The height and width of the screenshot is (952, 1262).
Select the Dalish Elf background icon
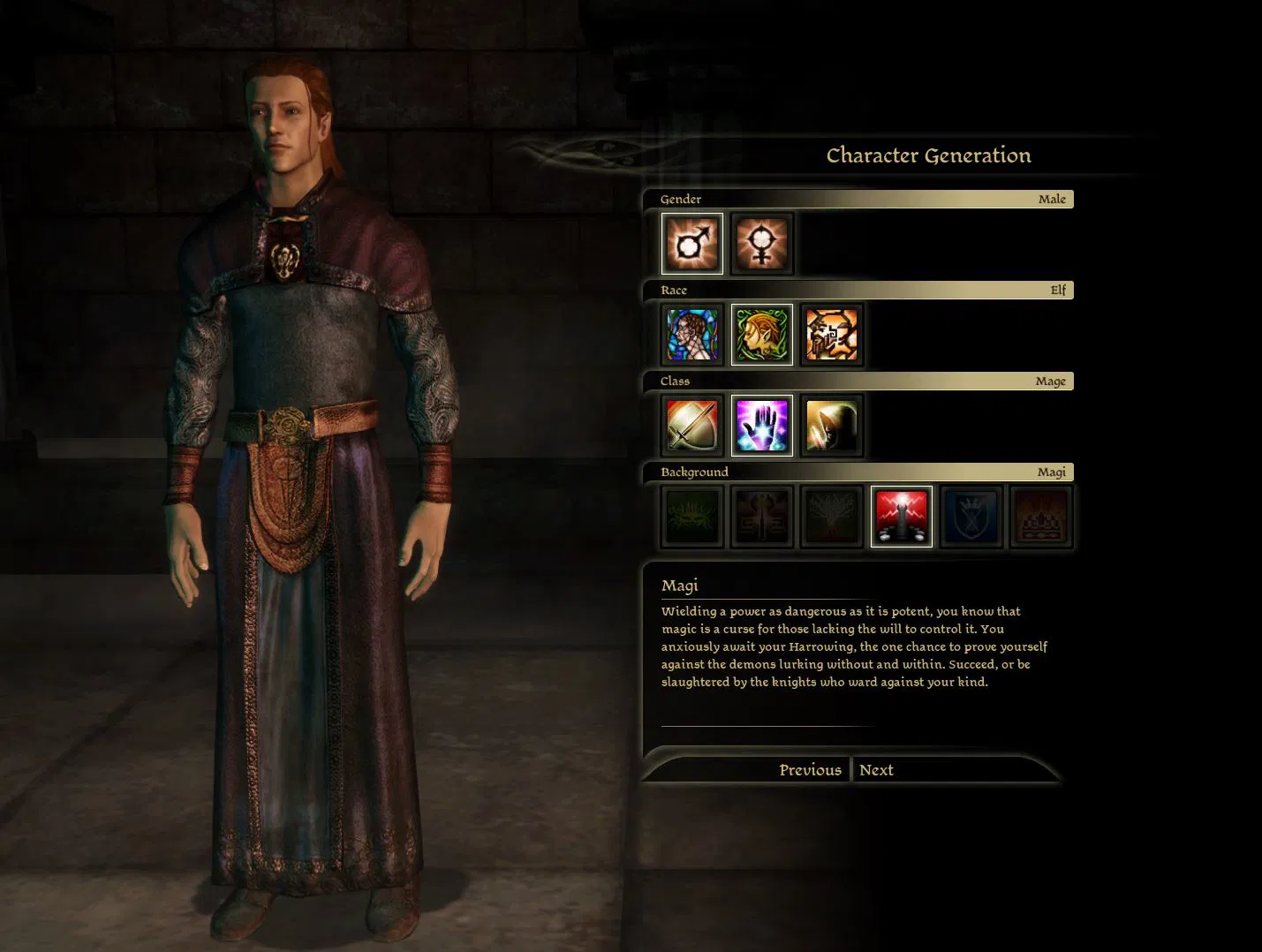pyautogui.click(x=691, y=516)
